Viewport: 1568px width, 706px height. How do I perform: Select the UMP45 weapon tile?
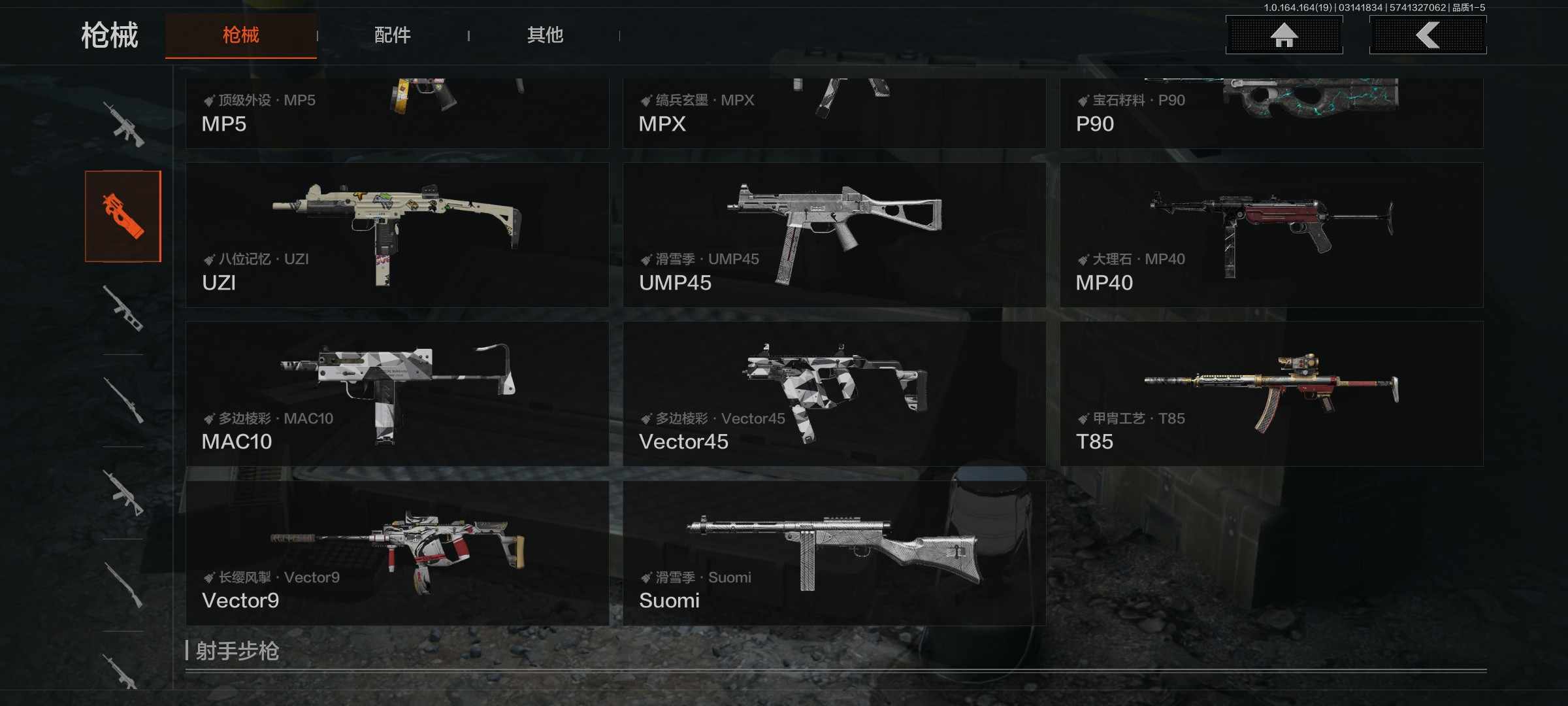click(x=834, y=235)
